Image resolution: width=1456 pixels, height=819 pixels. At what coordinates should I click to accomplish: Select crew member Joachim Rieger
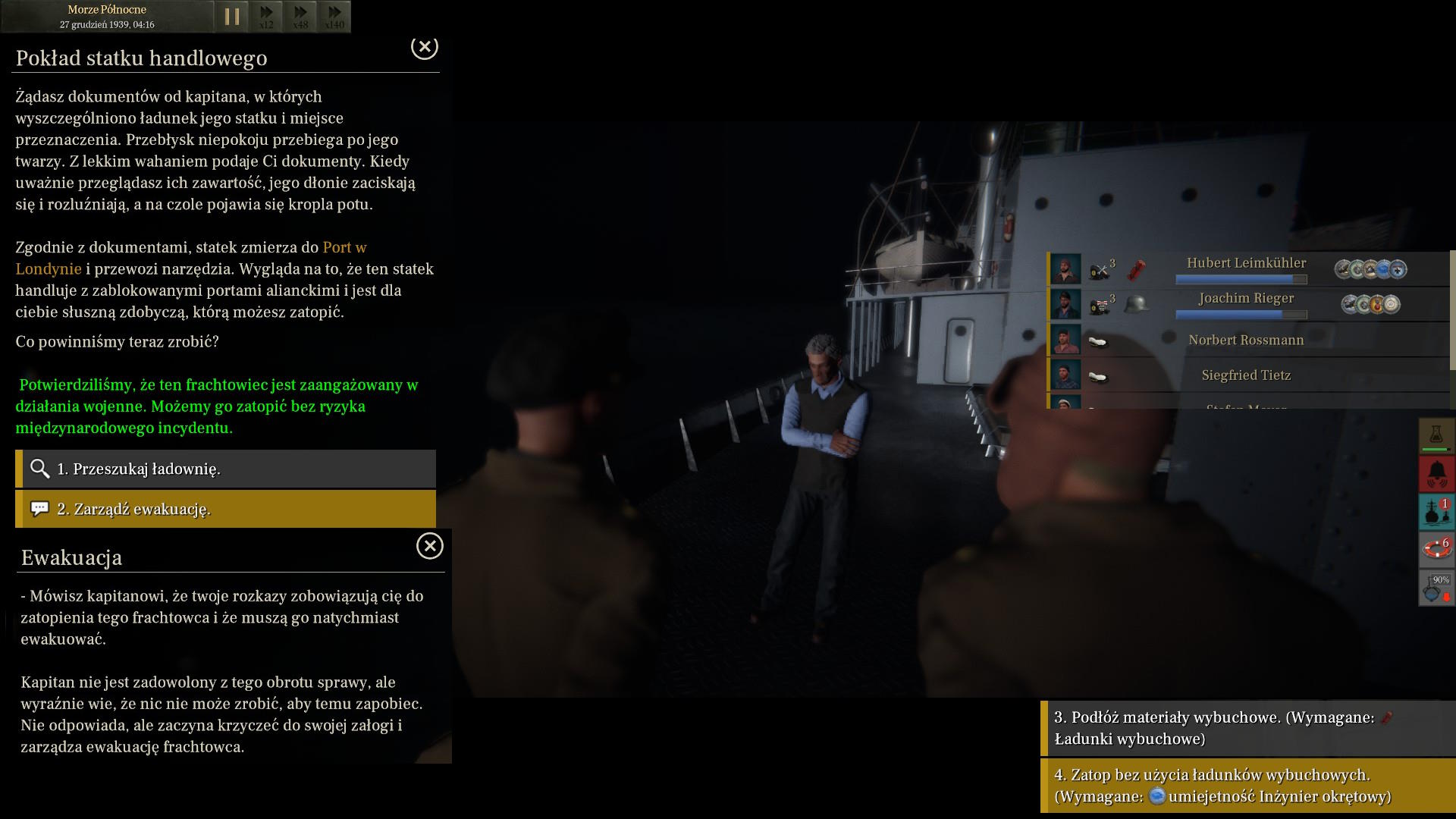pos(1246,299)
